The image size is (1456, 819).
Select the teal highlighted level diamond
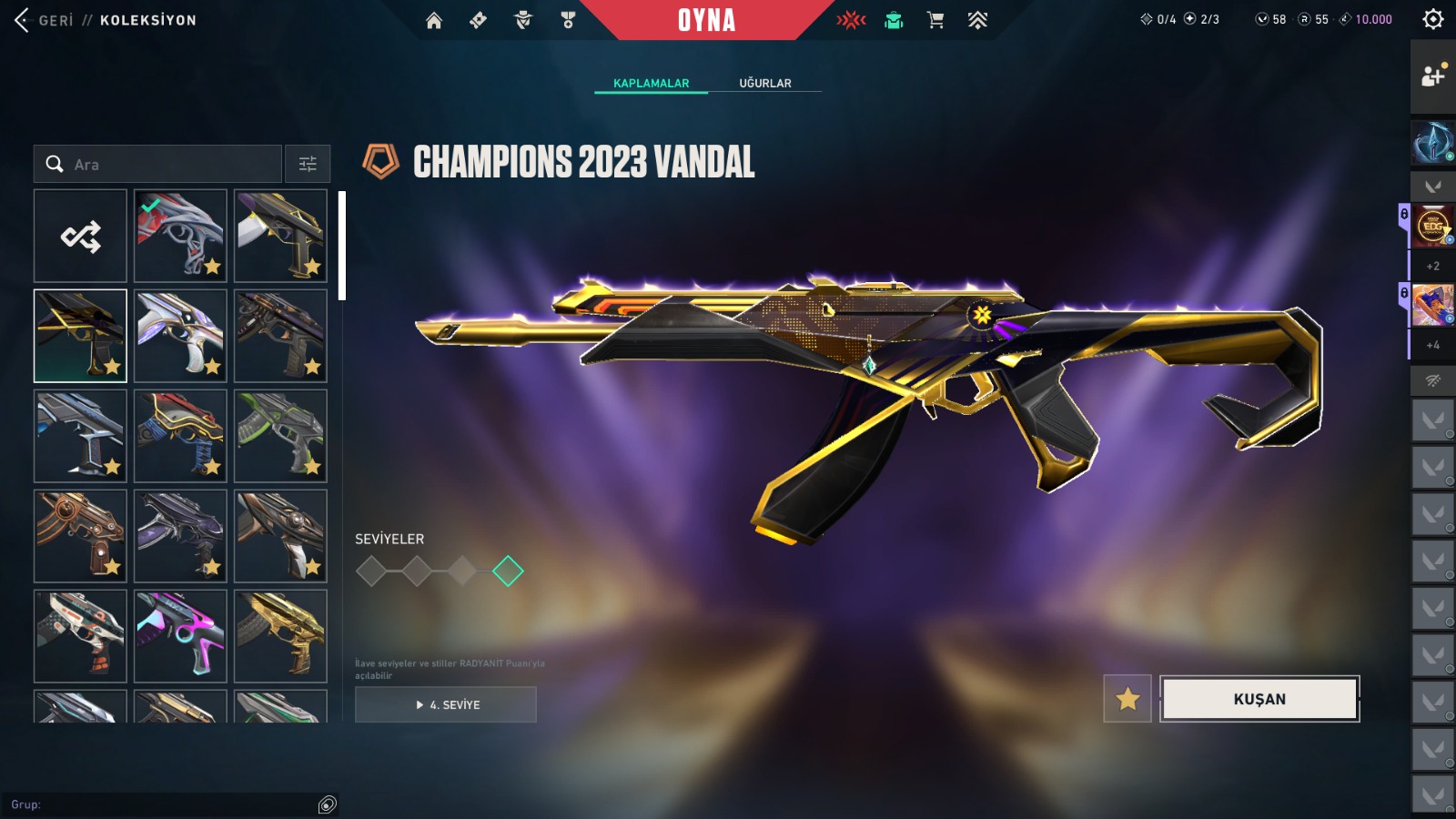[x=508, y=571]
